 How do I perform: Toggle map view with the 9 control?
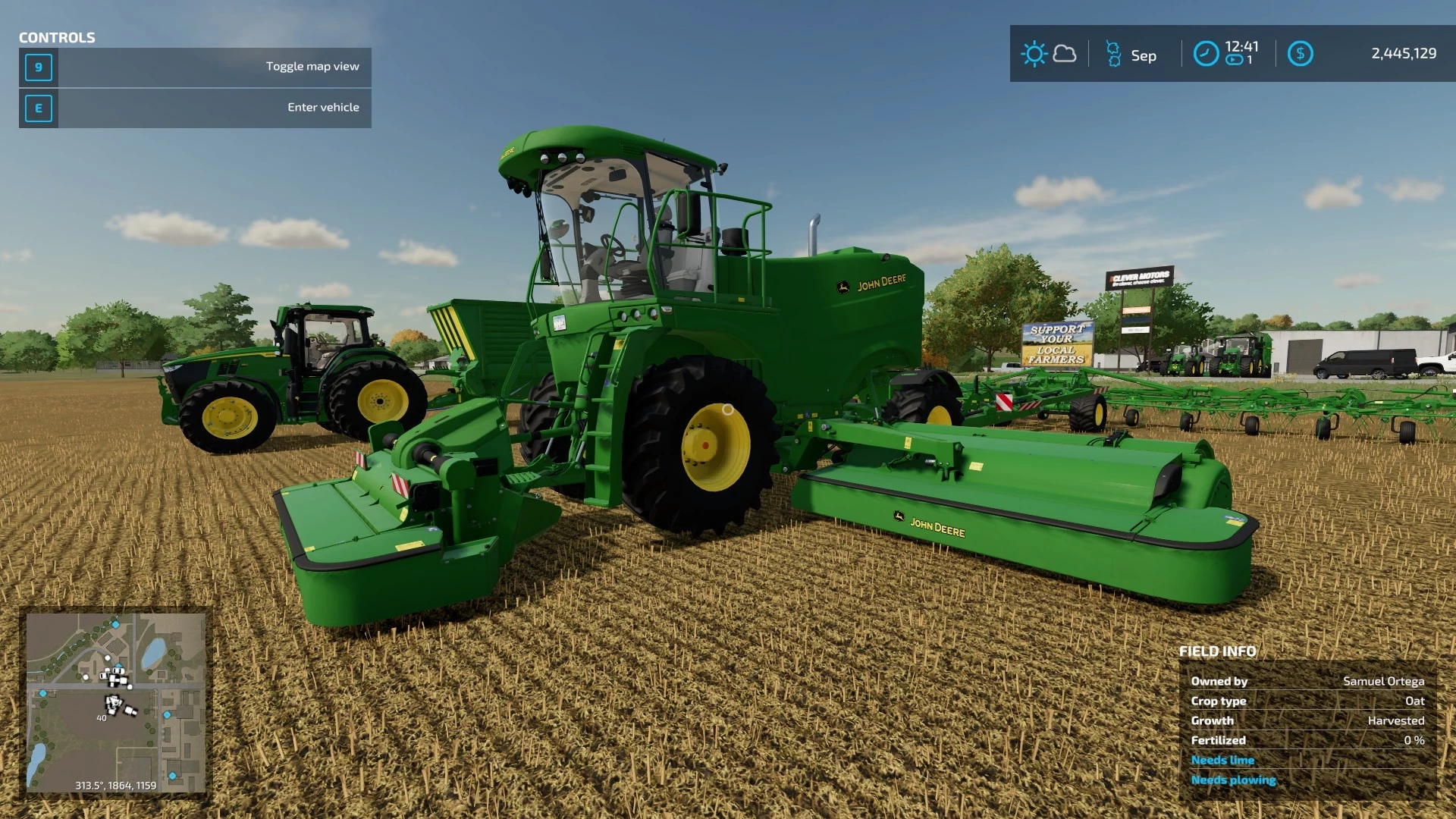[x=38, y=67]
